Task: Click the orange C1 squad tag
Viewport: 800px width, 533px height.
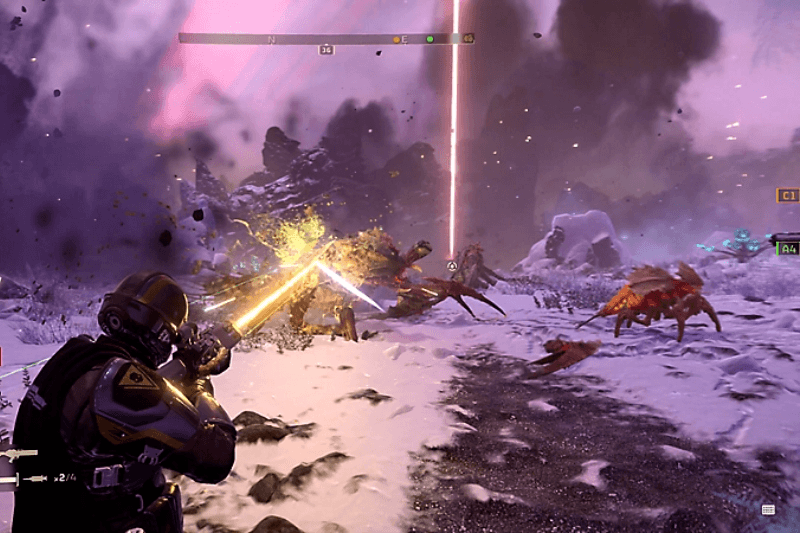Action: tap(788, 195)
